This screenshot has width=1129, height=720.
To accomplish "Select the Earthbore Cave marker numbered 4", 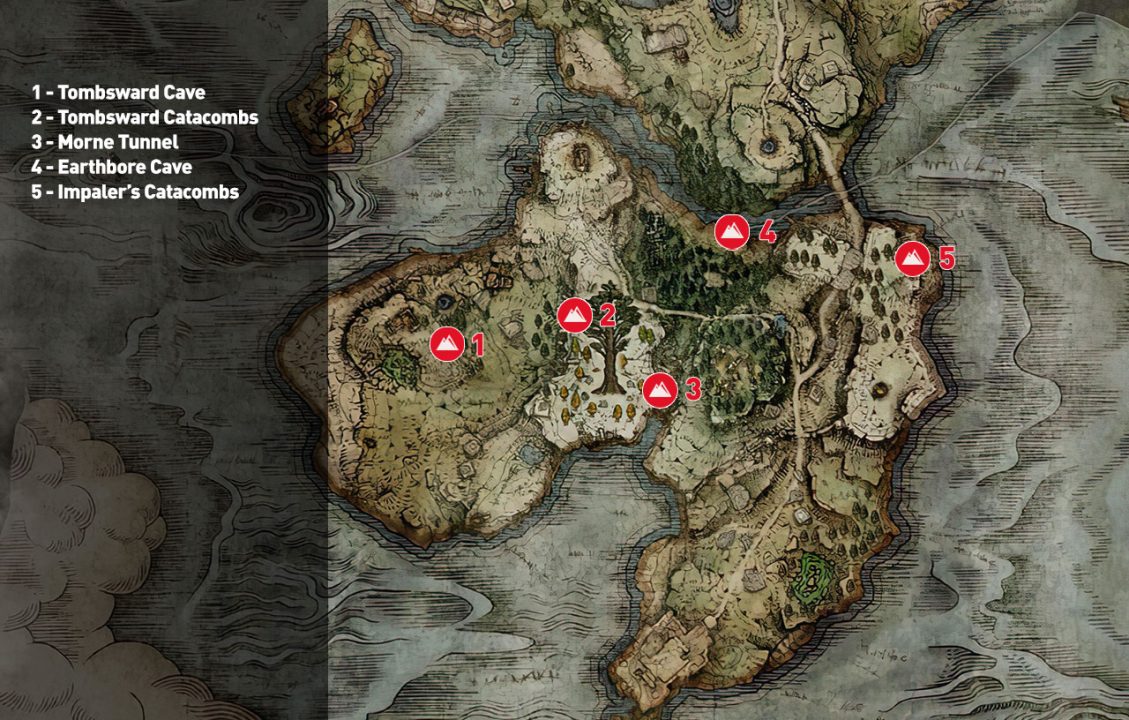I will [x=732, y=232].
